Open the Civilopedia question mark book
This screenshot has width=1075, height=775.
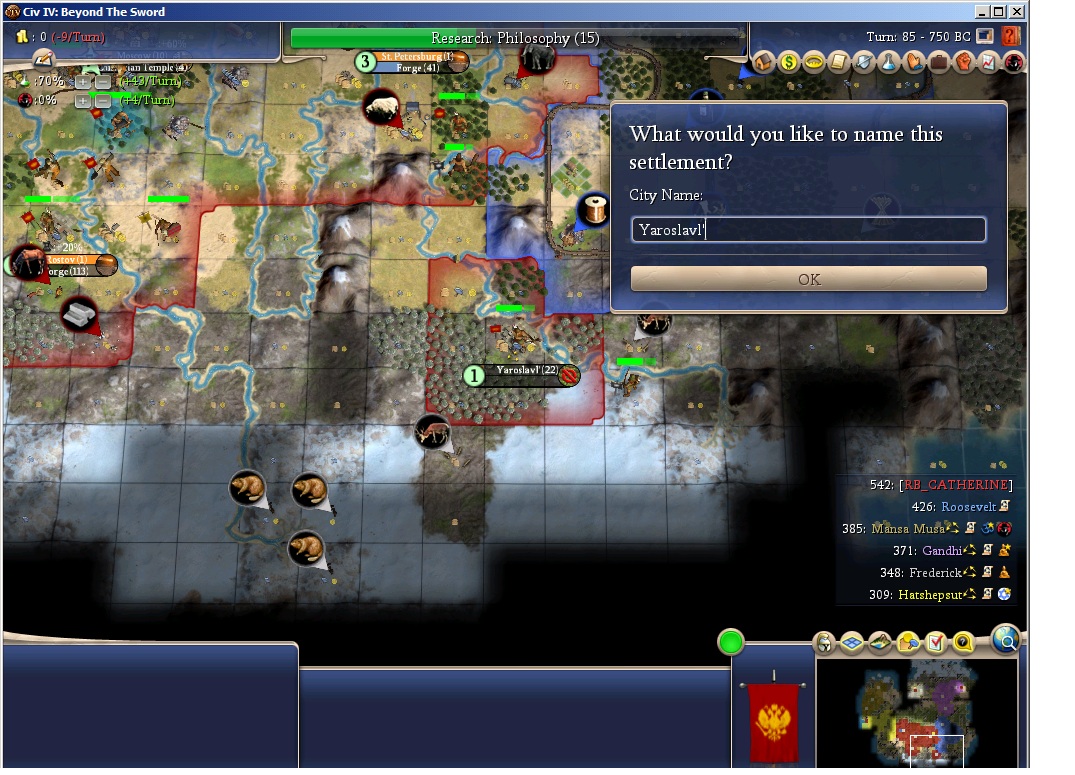[x=1010, y=37]
